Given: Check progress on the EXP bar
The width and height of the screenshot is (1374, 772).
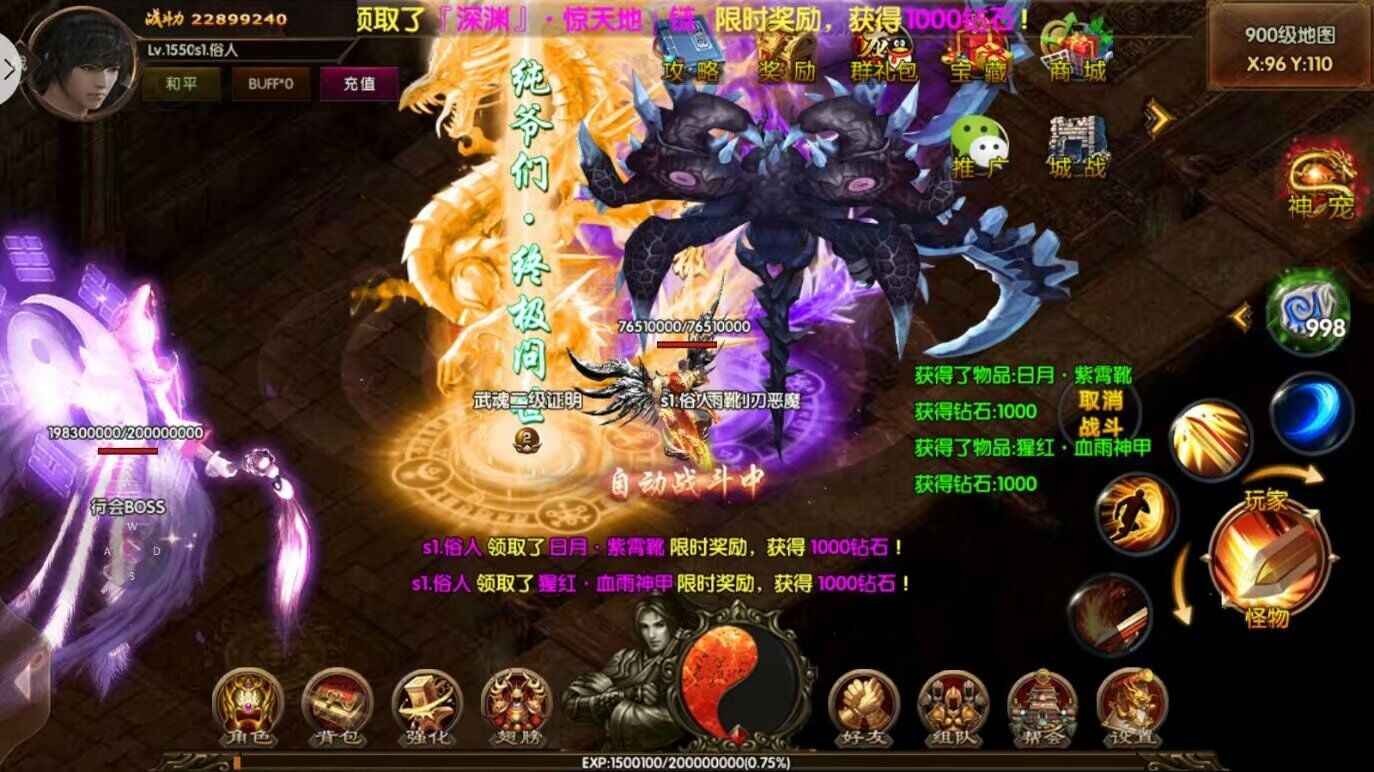Looking at the screenshot, I should pyautogui.click(x=687, y=764).
